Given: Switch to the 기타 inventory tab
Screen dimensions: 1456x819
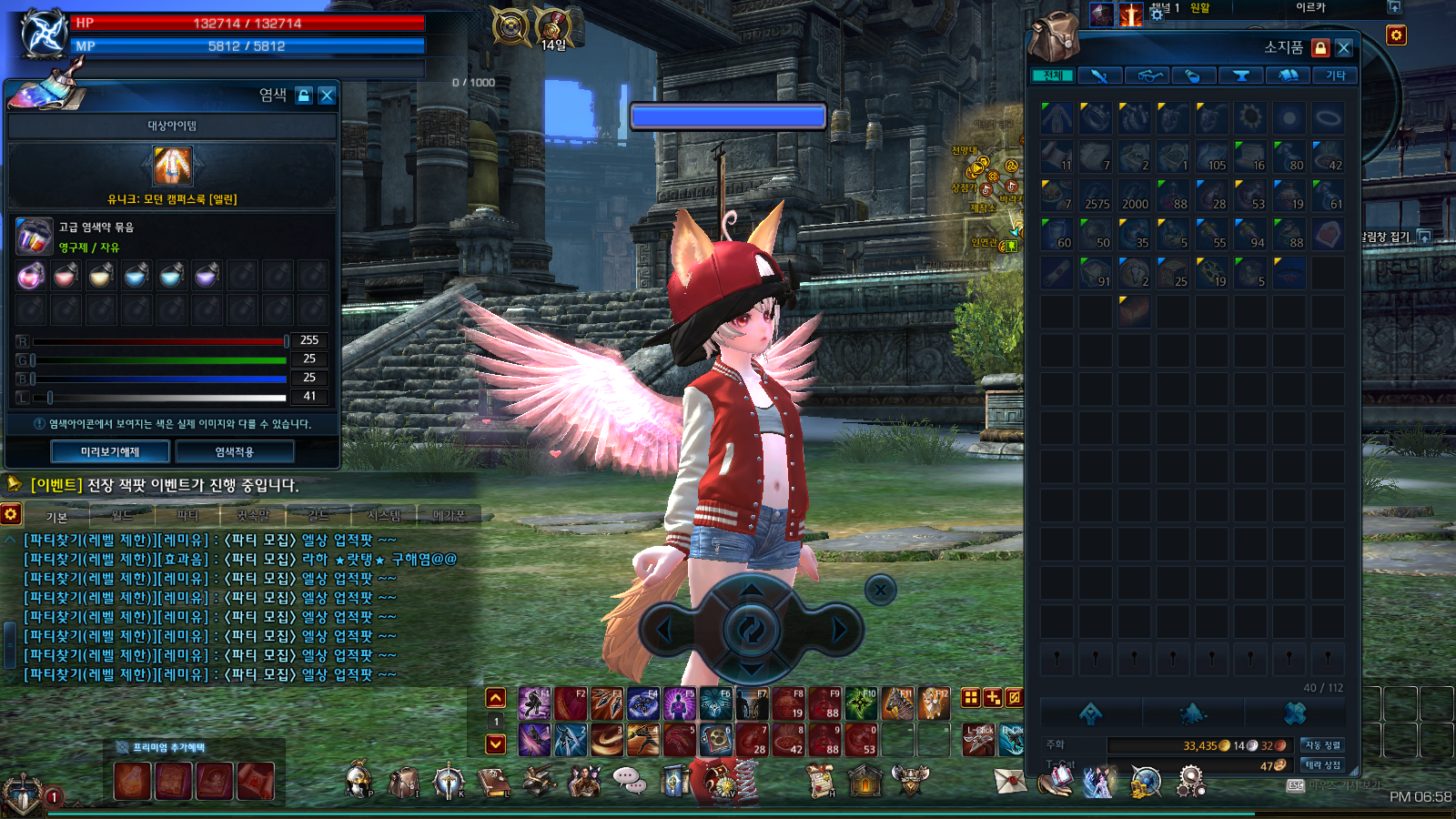Looking at the screenshot, I should [1335, 76].
